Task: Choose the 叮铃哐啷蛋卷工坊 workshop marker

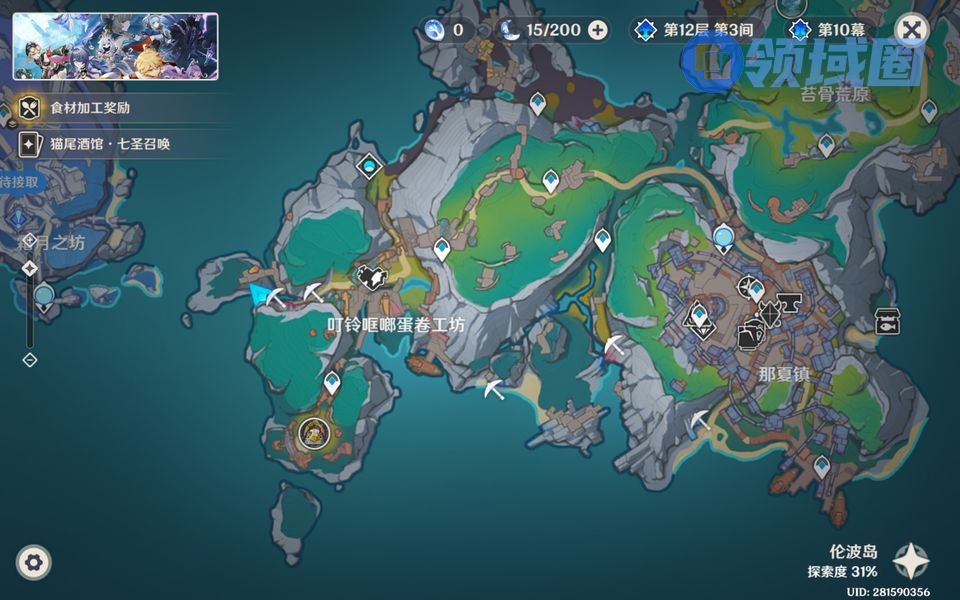Action: point(373,278)
